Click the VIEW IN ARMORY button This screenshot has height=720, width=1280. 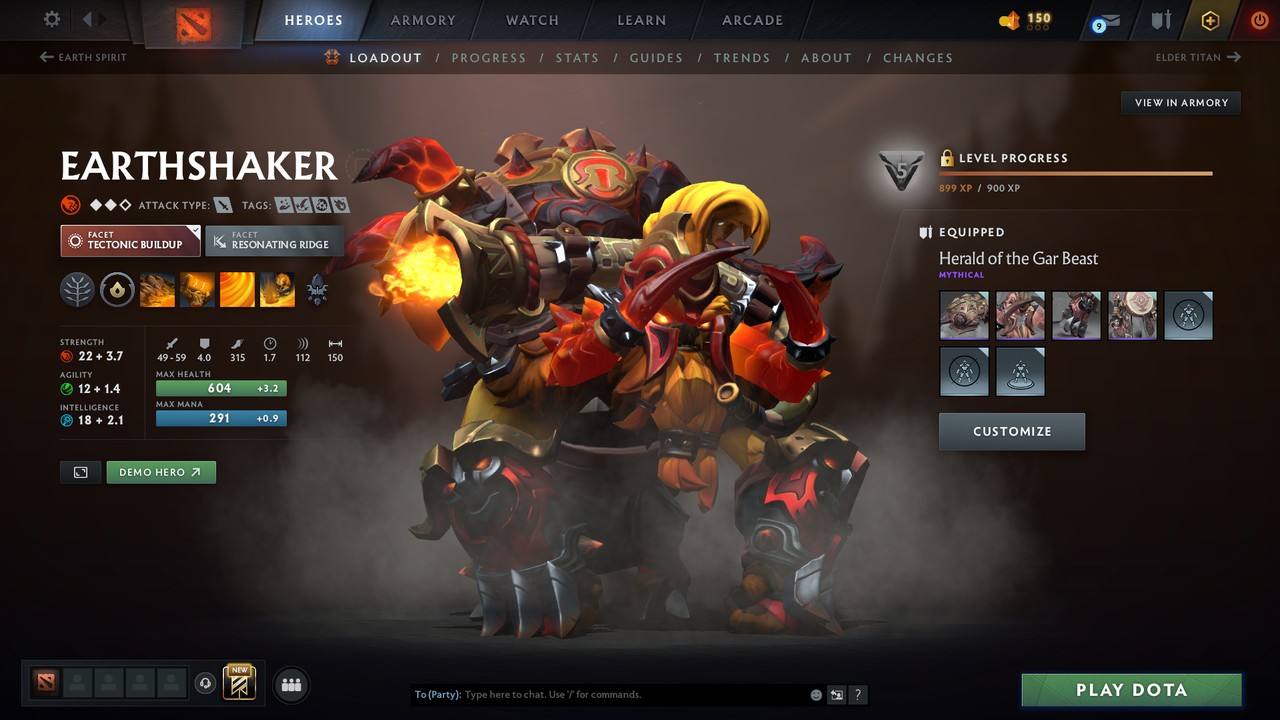click(x=1180, y=102)
